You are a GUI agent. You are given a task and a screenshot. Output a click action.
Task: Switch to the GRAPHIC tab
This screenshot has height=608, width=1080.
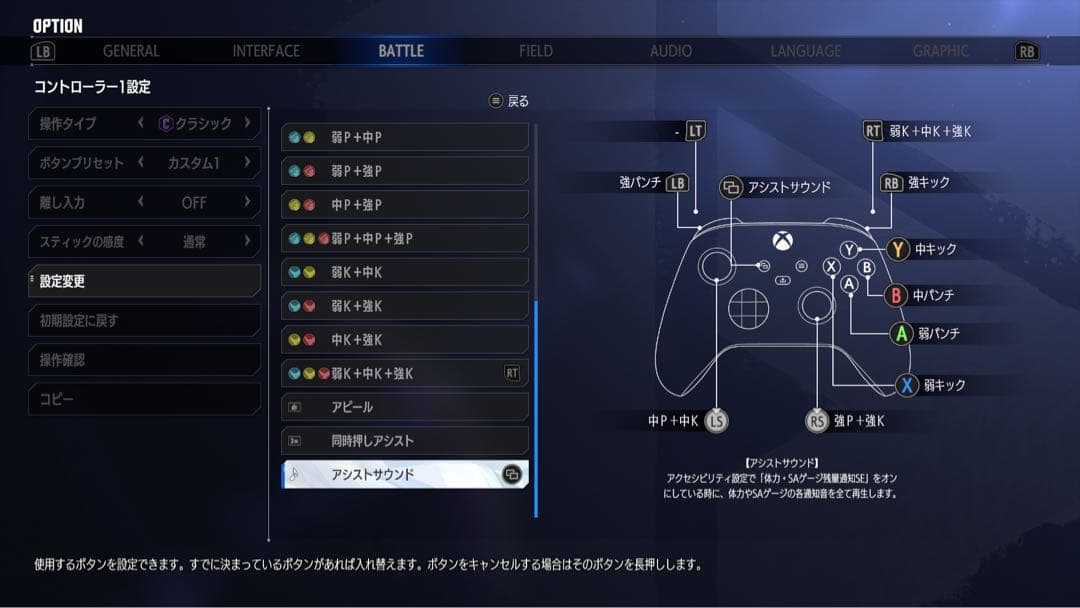pyautogui.click(x=941, y=51)
